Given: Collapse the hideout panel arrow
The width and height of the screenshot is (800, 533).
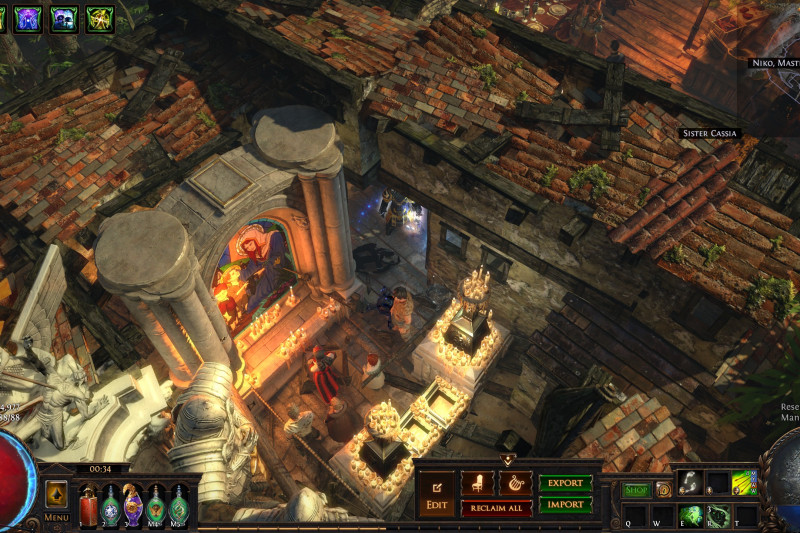Looking at the screenshot, I should tap(507, 460).
